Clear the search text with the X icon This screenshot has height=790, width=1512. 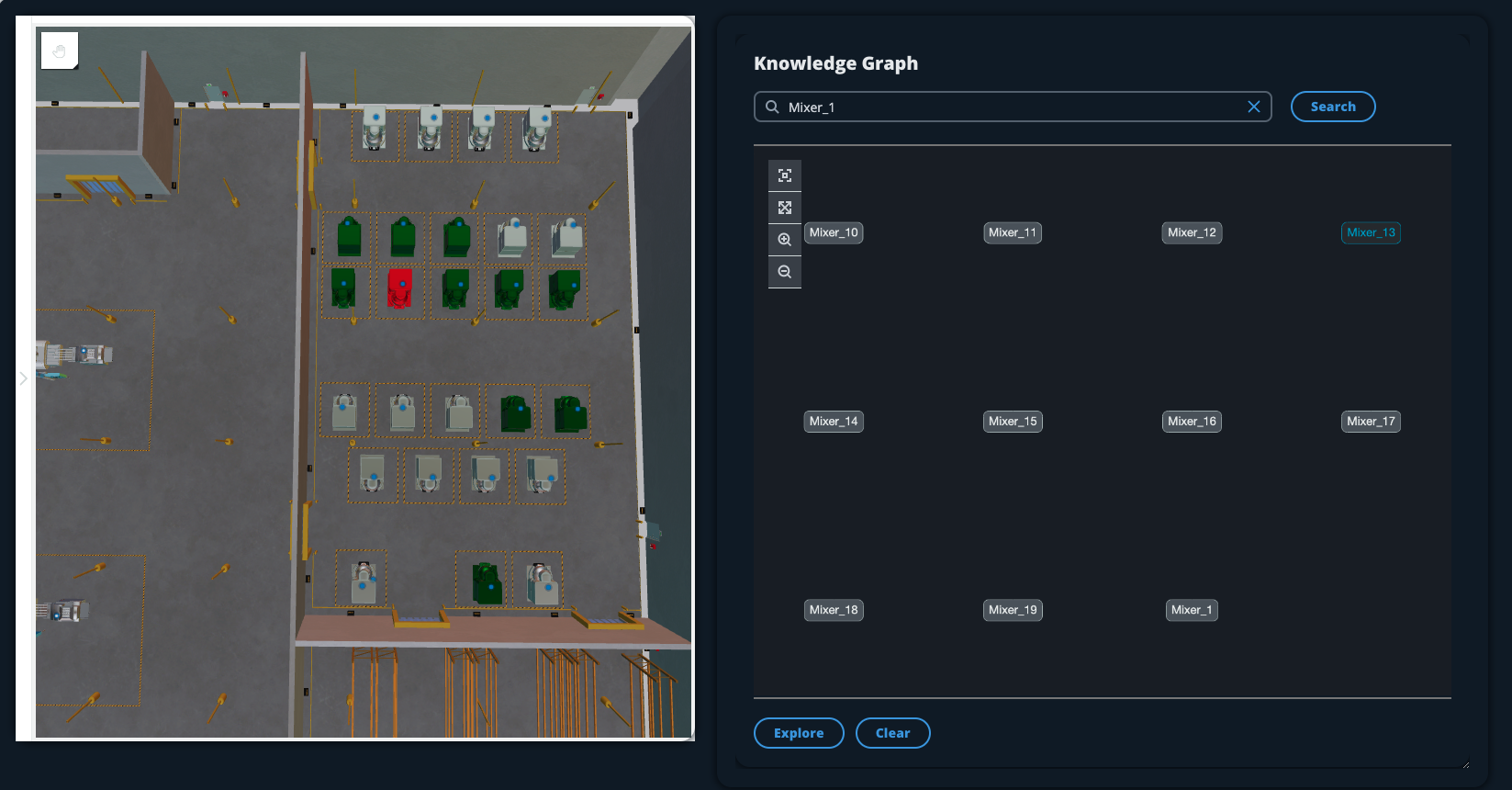point(1254,107)
